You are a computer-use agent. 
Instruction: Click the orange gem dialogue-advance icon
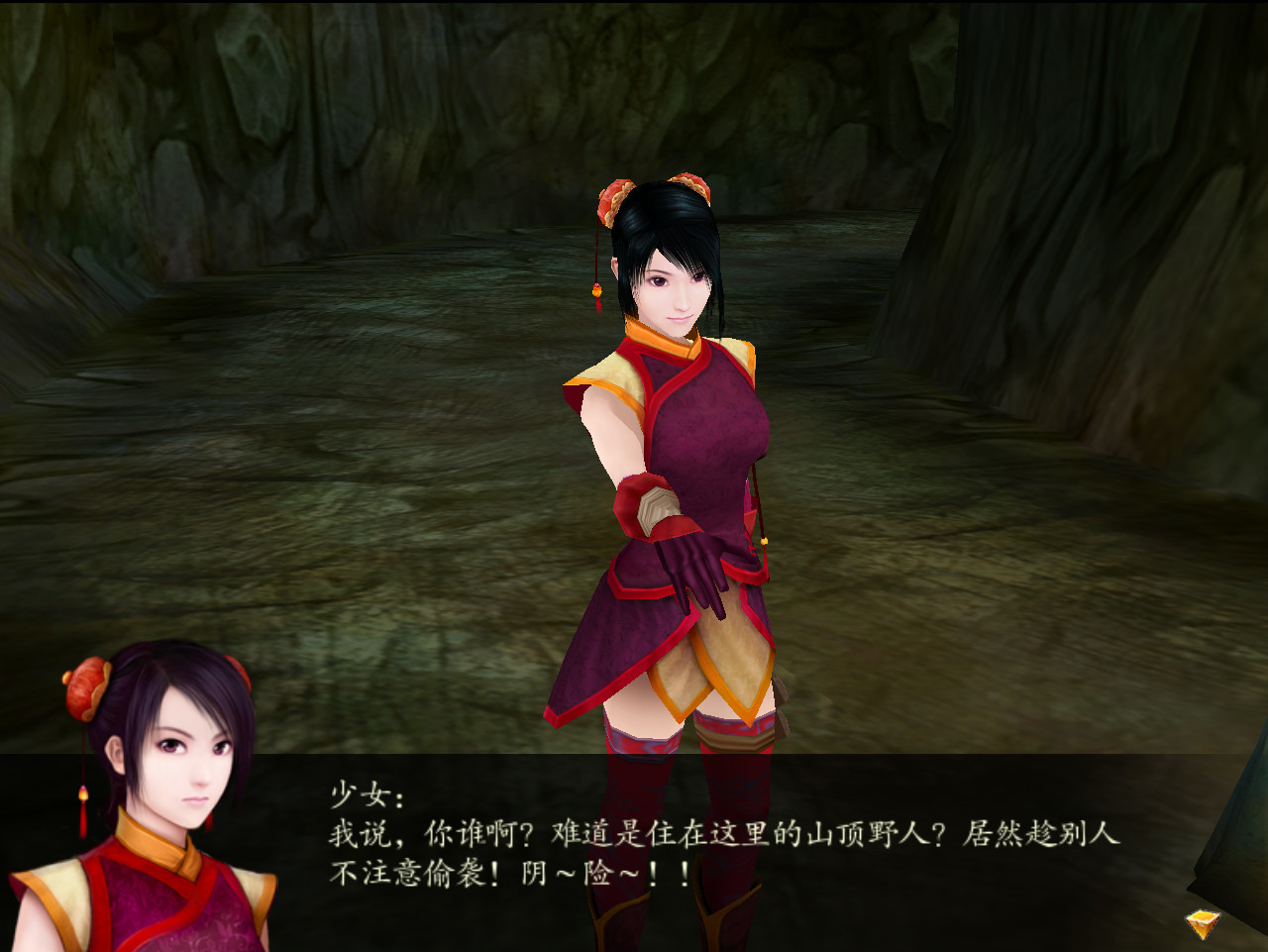(1201, 922)
